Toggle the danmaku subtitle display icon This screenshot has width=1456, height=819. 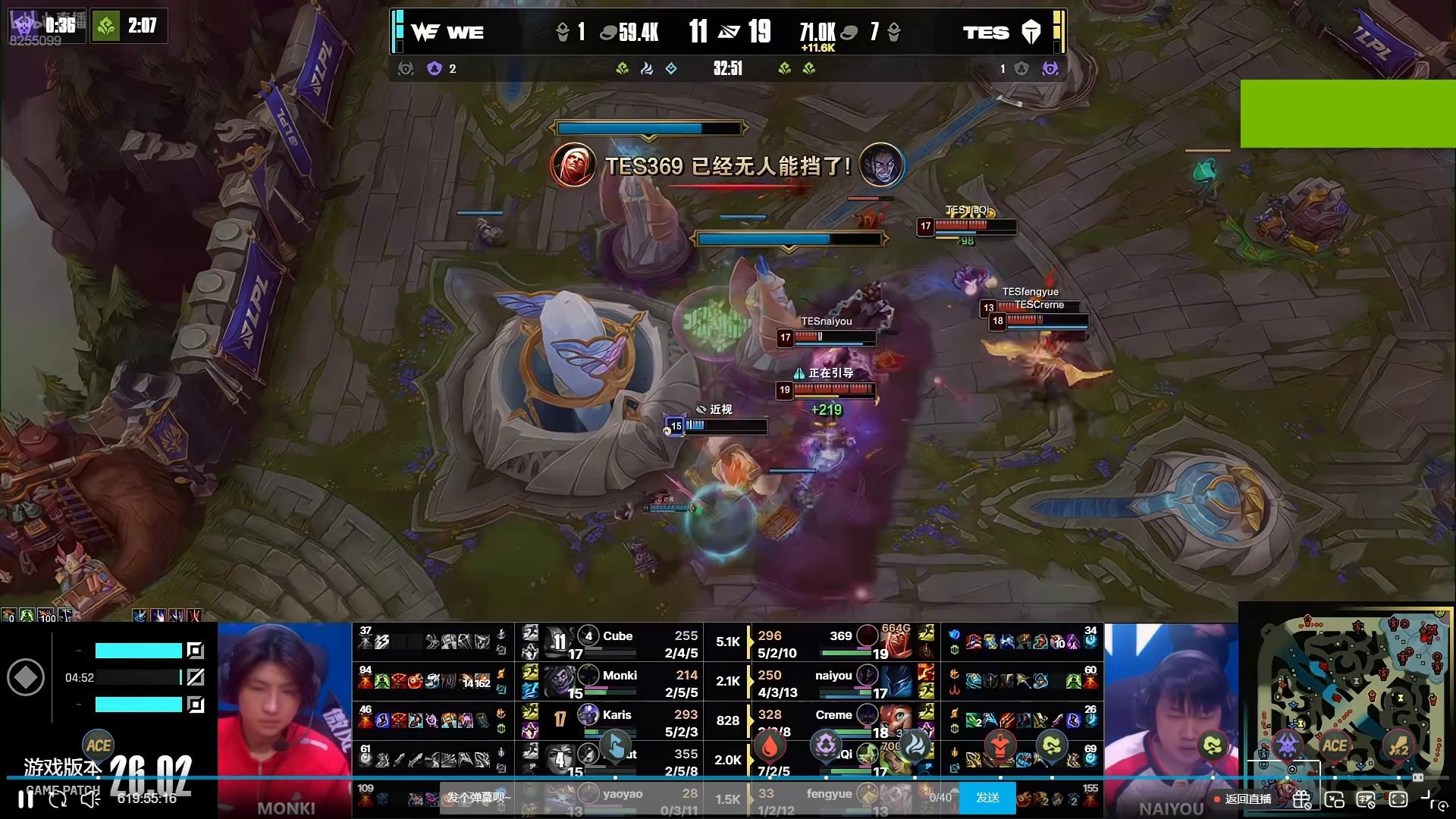click(1366, 799)
